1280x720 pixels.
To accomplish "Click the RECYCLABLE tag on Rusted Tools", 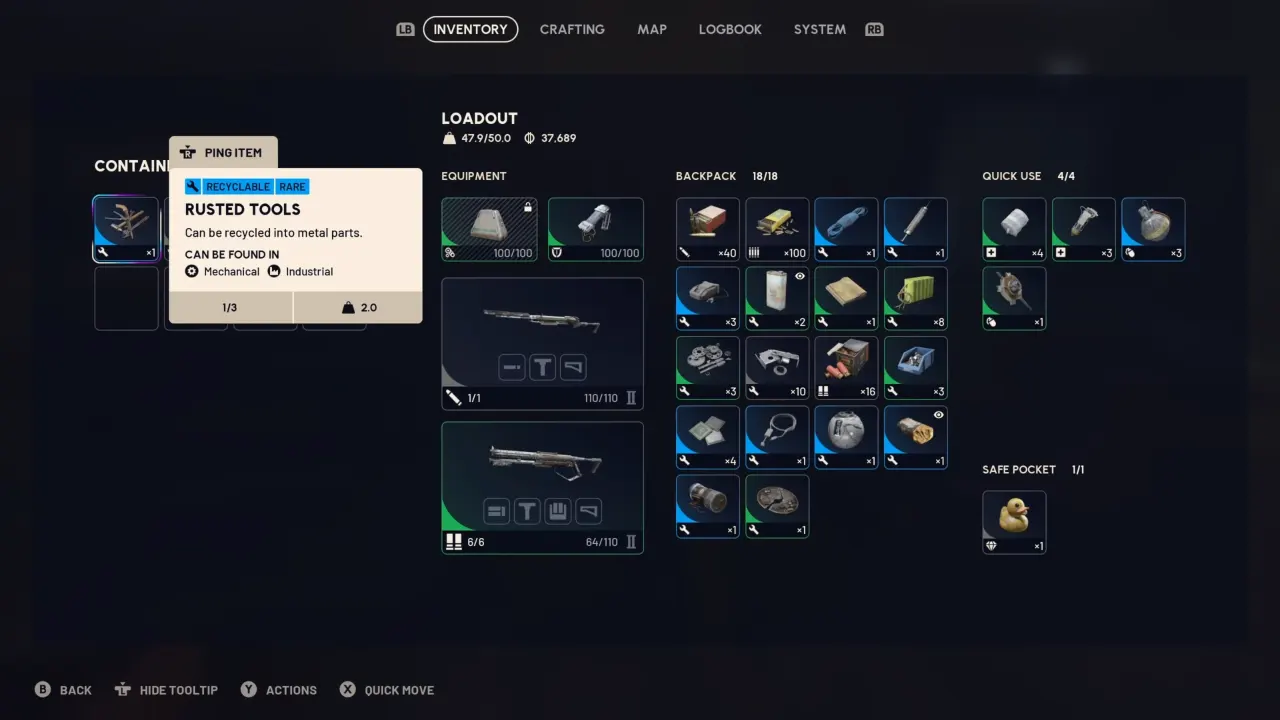I will pyautogui.click(x=238, y=187).
